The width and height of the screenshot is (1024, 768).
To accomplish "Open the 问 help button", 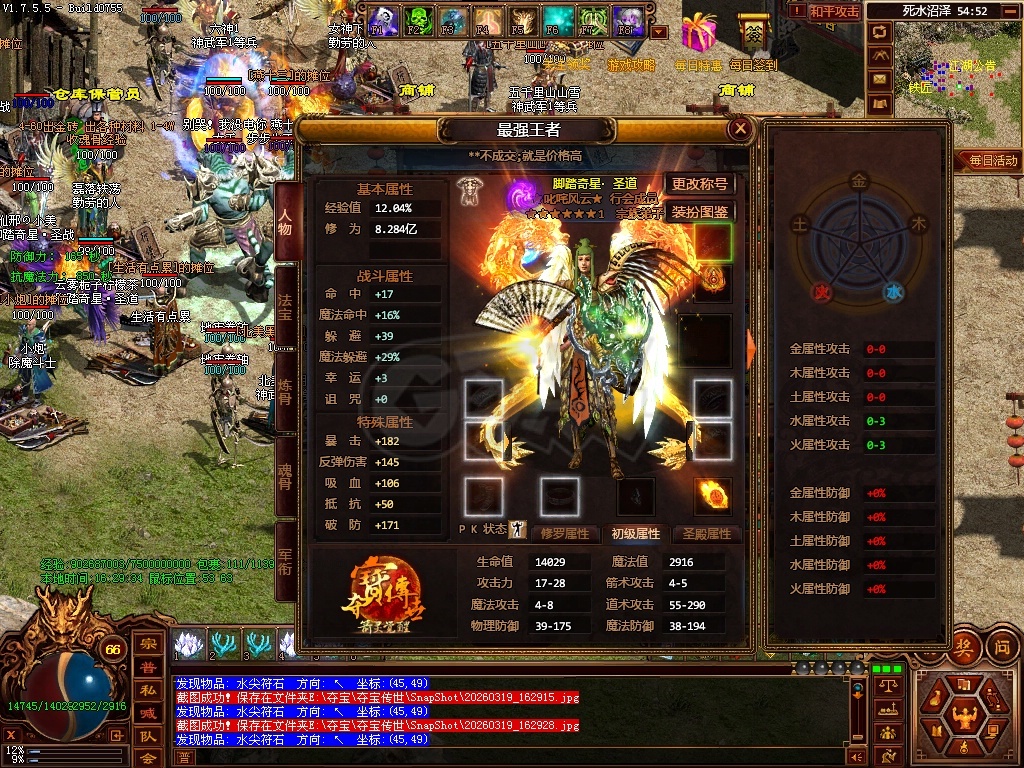I will pyautogui.click(x=1001, y=646).
